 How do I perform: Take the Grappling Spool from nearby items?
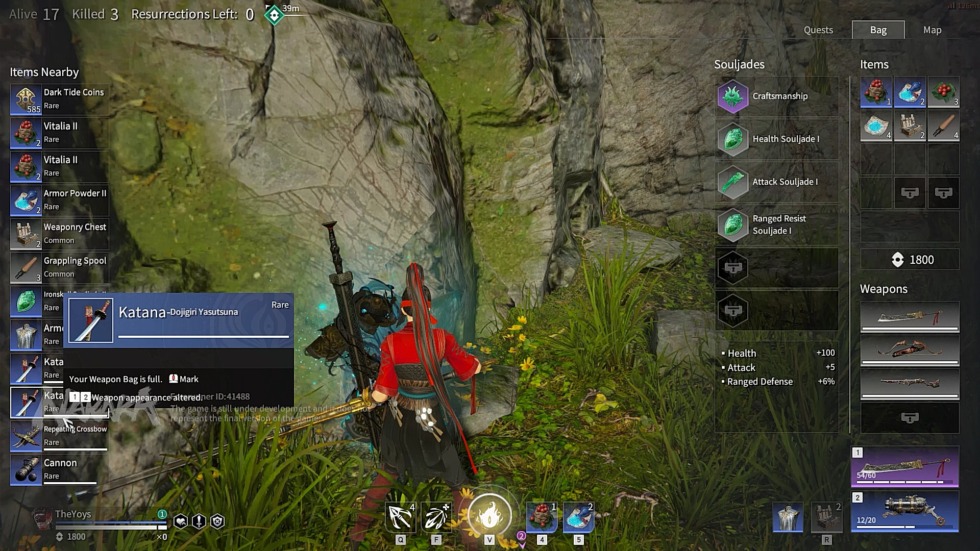coord(60,267)
